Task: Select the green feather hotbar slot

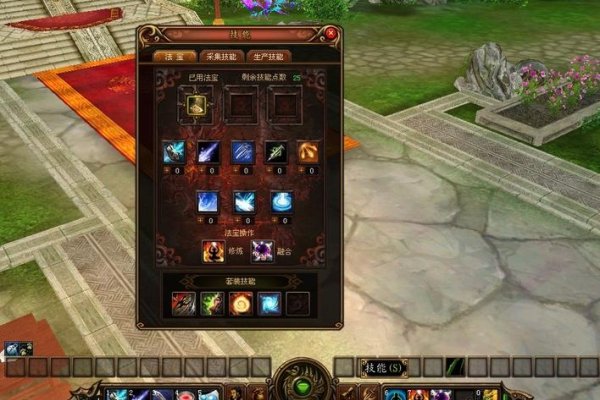Action: [456, 367]
